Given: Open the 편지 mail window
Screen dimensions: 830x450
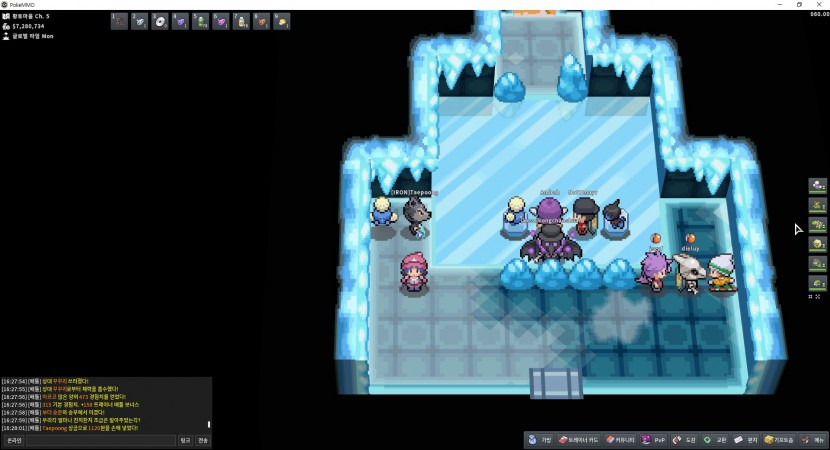Looking at the screenshot, I should tap(745, 440).
